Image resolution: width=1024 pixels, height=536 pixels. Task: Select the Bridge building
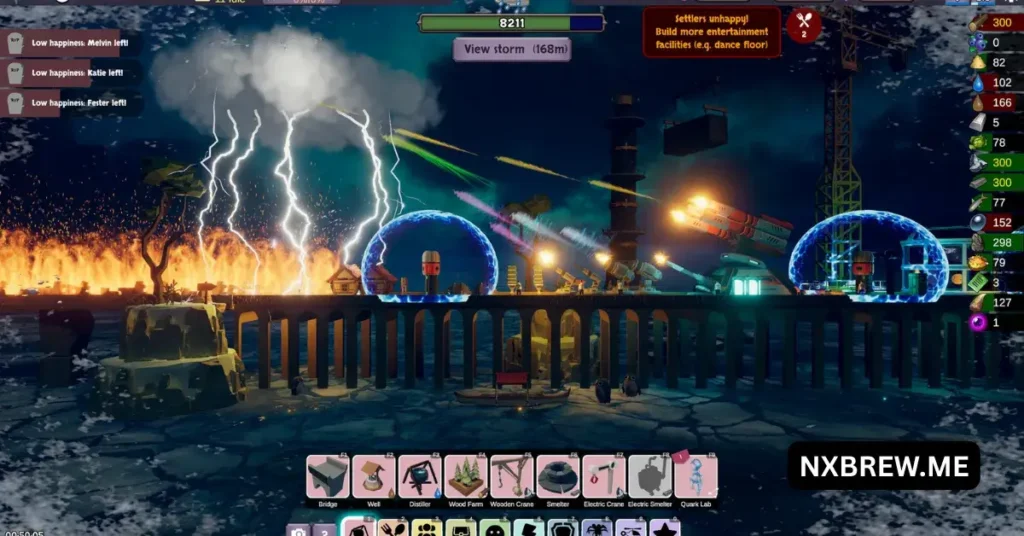(327, 476)
